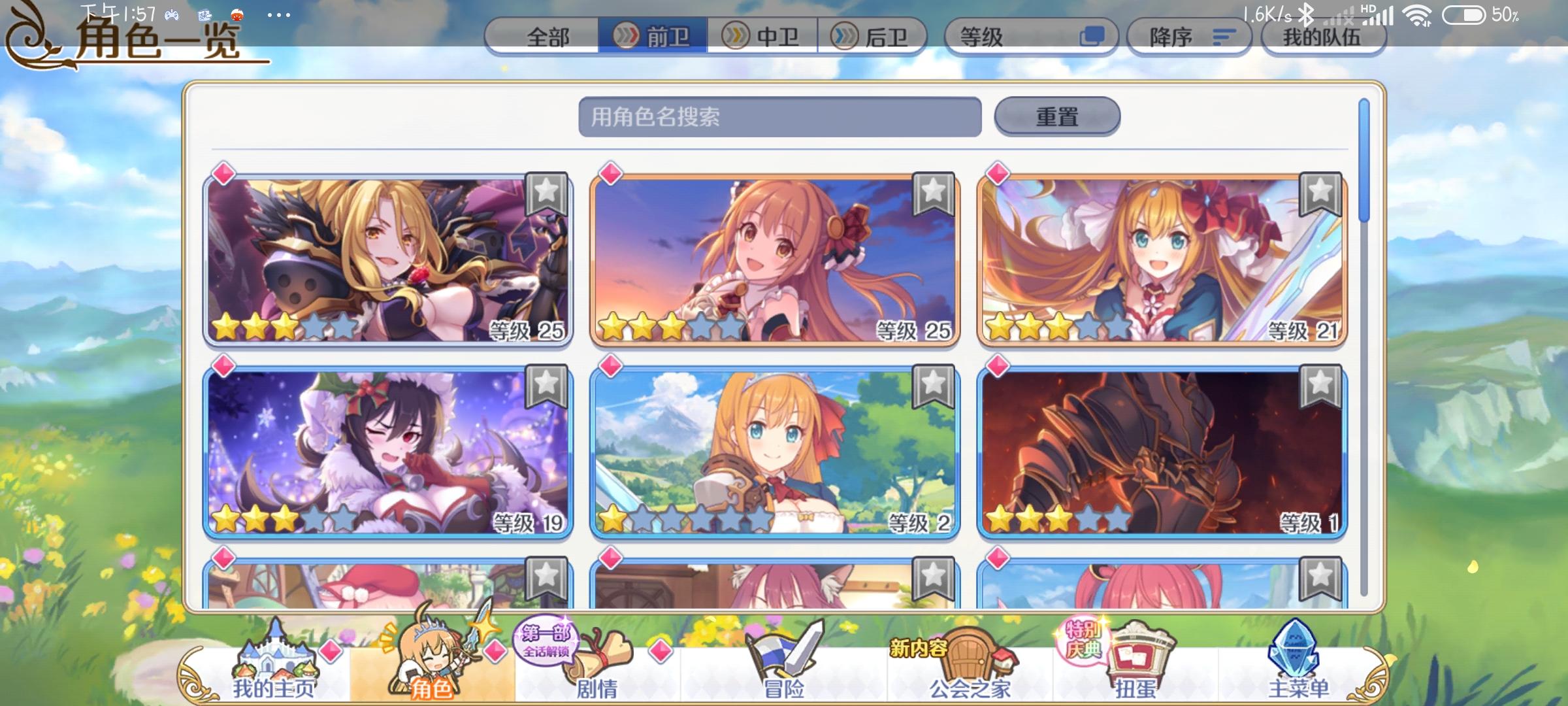Open the 等级 level sorting dropdown
The width and height of the screenshot is (1568, 706).
(x=1027, y=37)
